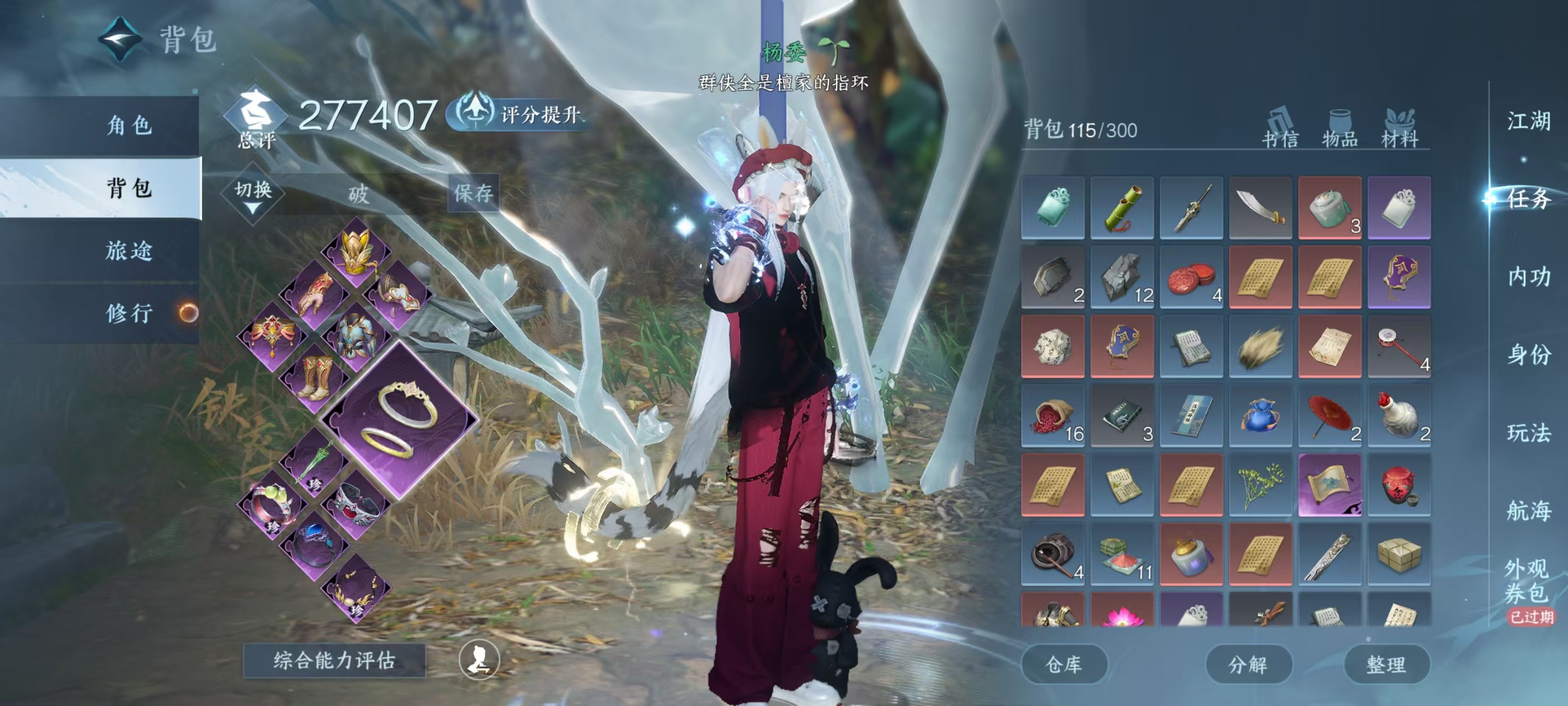Save the equipment set with 保存

[473, 193]
